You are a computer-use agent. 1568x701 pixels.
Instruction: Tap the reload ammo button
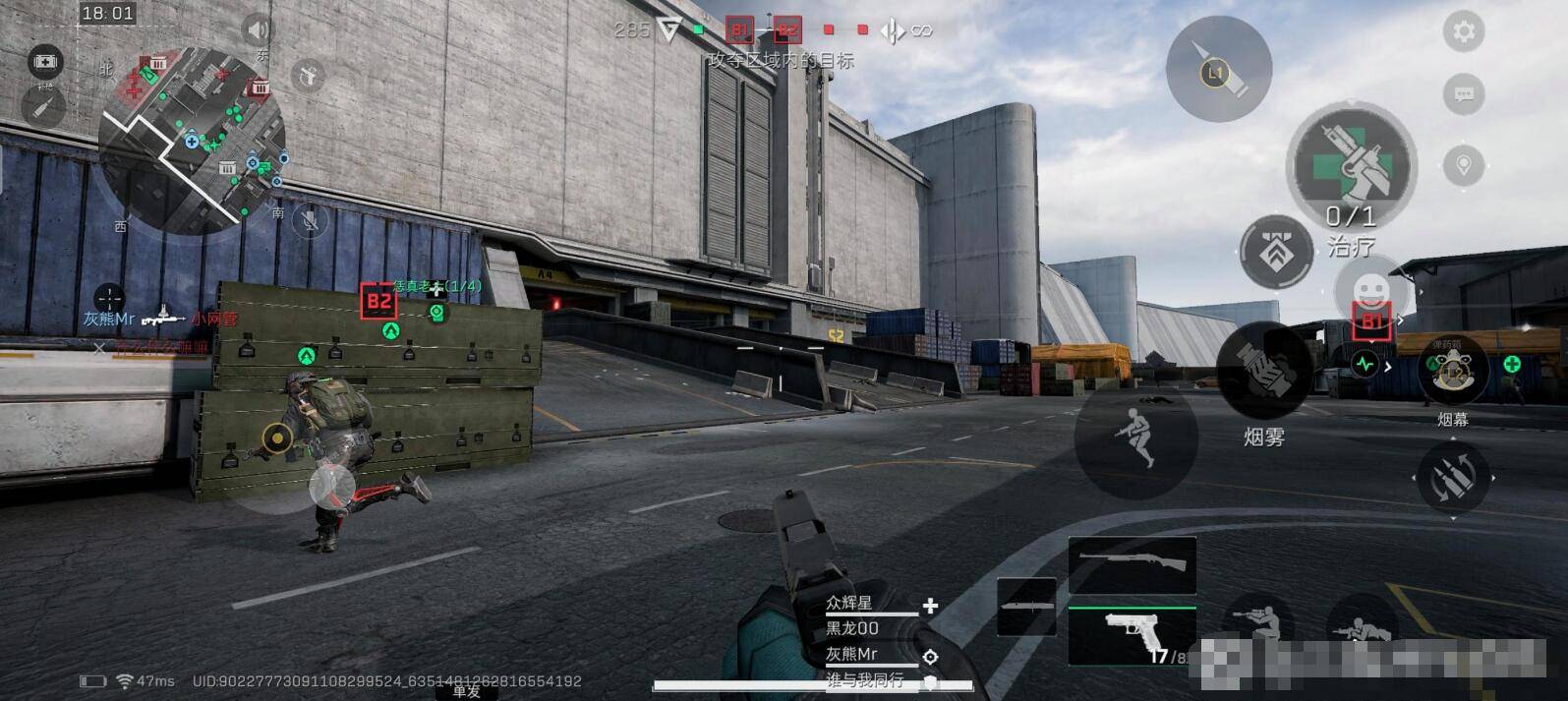point(1453,479)
